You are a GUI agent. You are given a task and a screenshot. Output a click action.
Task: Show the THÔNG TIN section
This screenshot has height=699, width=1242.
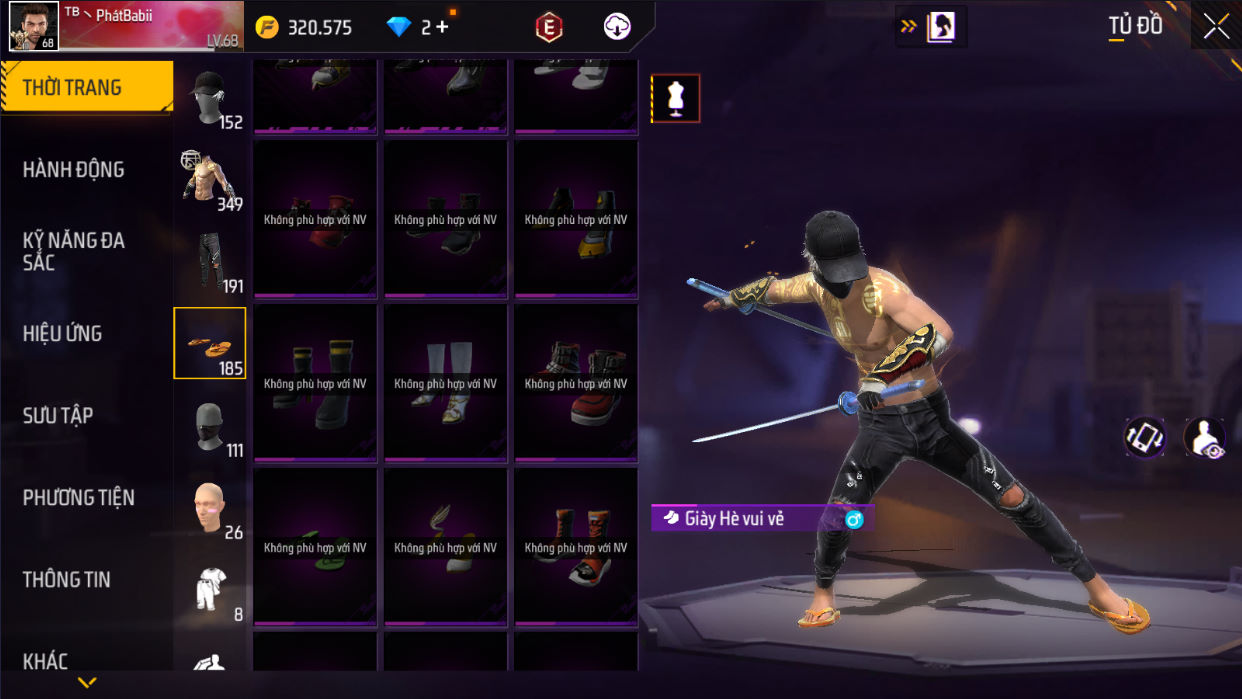click(x=66, y=580)
